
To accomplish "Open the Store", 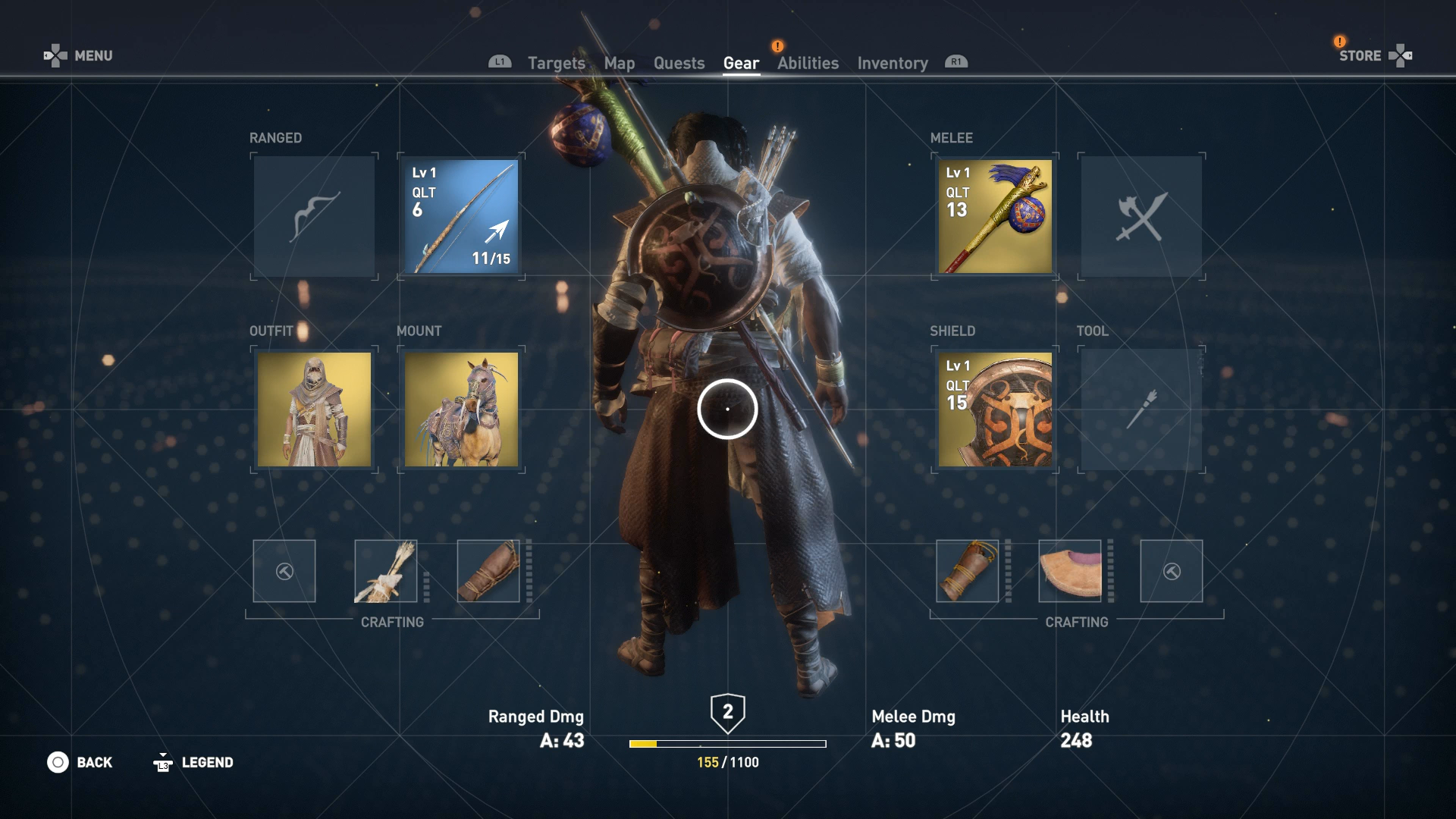I will click(x=1361, y=55).
